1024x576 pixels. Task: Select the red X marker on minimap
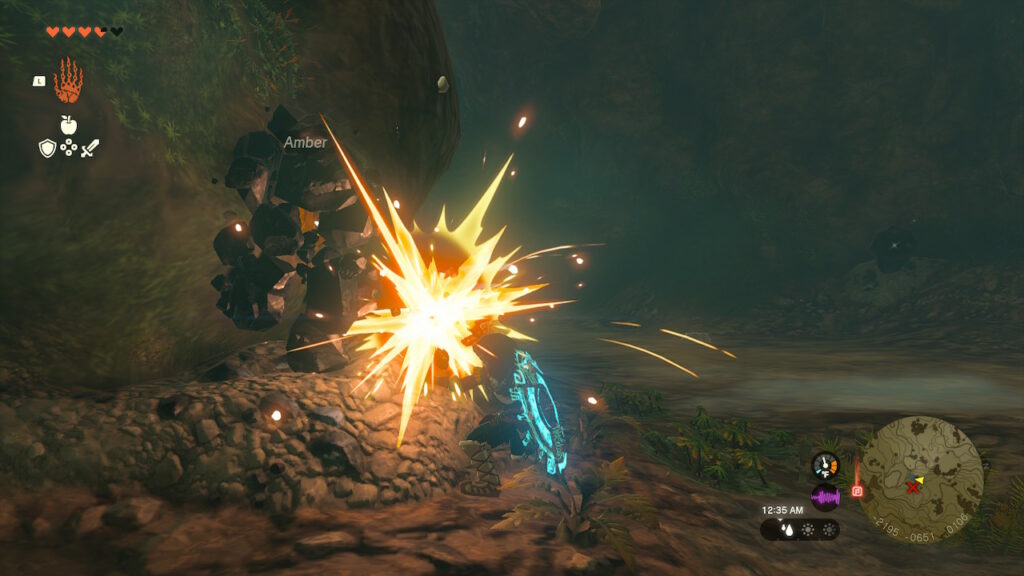[912, 487]
